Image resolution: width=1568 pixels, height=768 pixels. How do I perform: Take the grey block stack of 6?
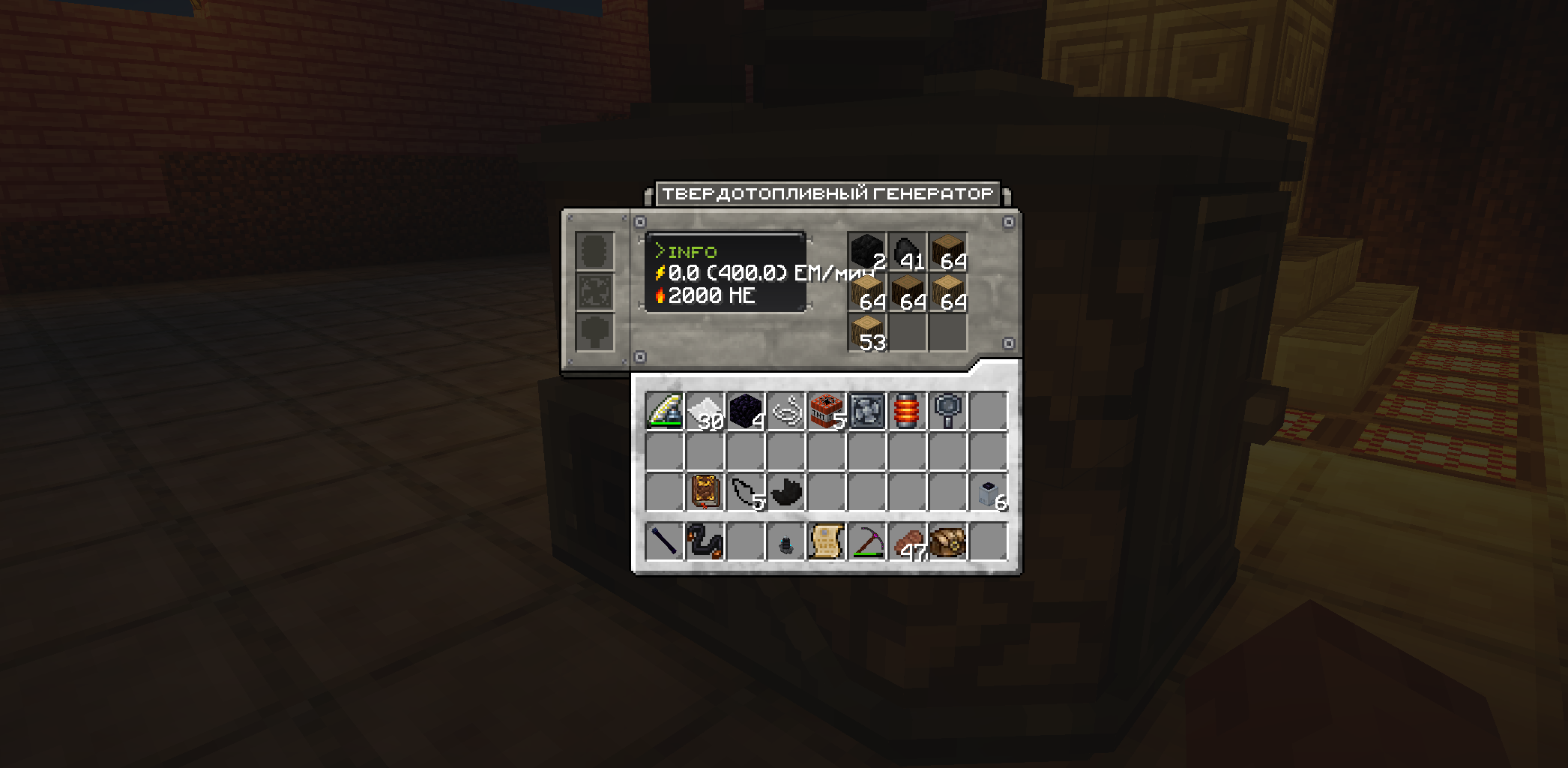click(x=989, y=492)
